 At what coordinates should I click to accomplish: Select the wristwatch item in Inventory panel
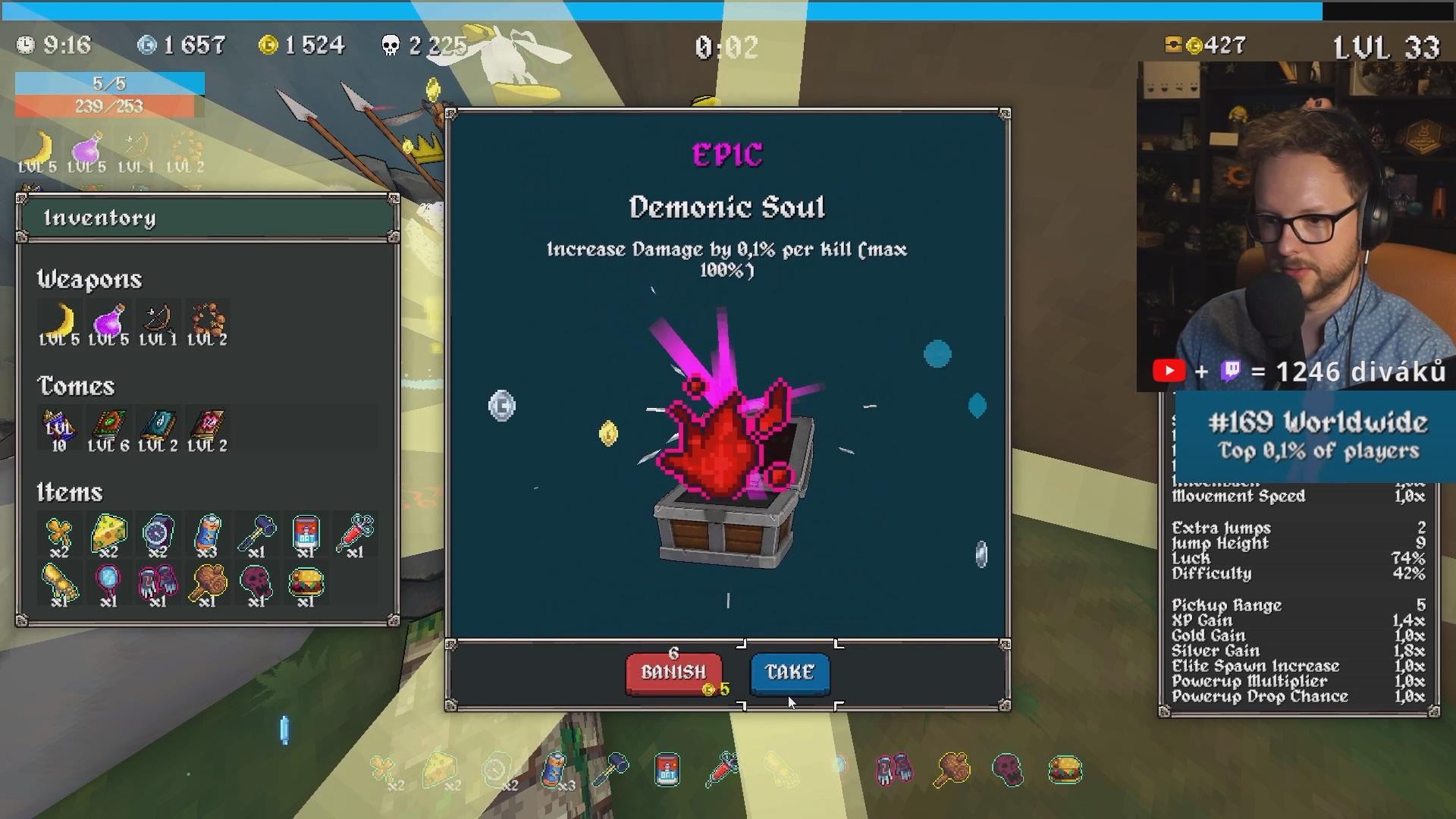pos(158,534)
